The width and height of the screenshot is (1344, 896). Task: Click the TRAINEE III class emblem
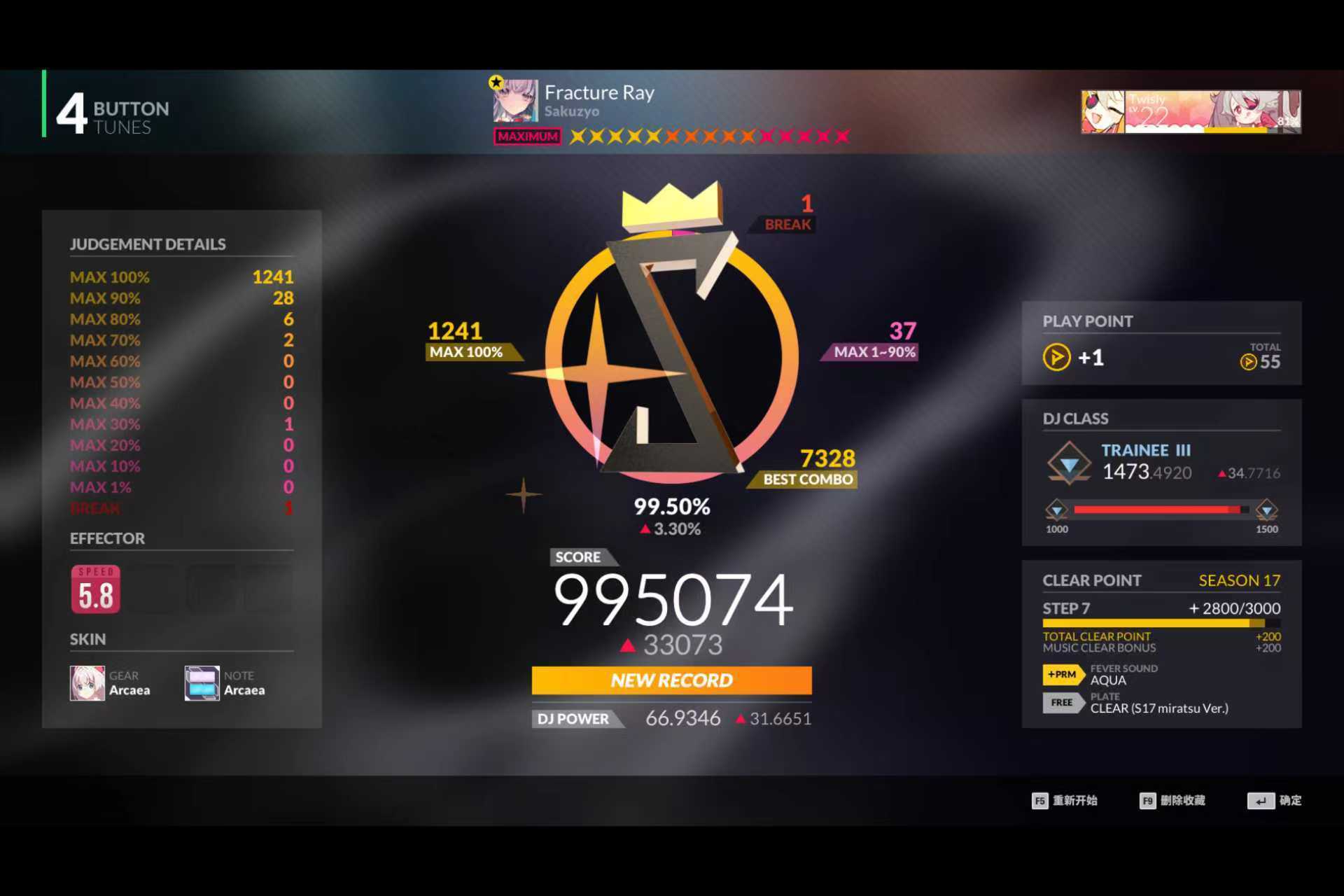[x=1069, y=462]
